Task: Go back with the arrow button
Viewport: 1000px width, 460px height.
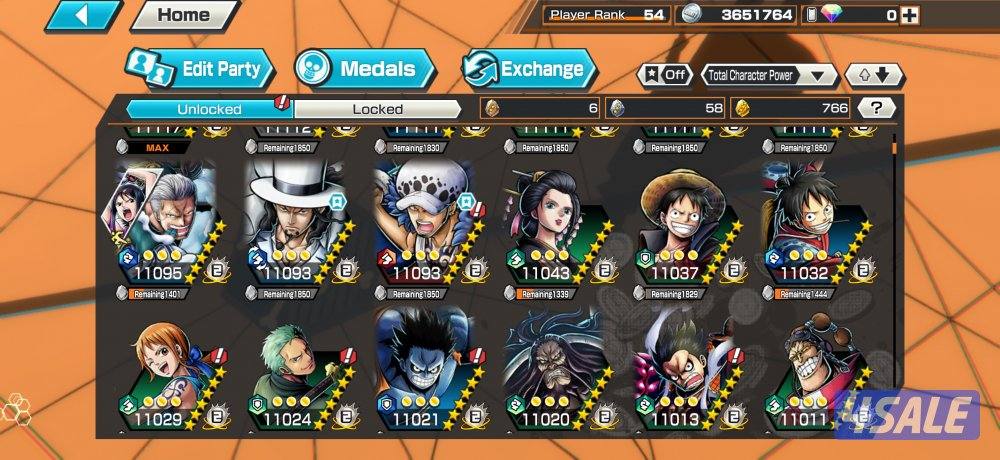Action: [x=84, y=15]
